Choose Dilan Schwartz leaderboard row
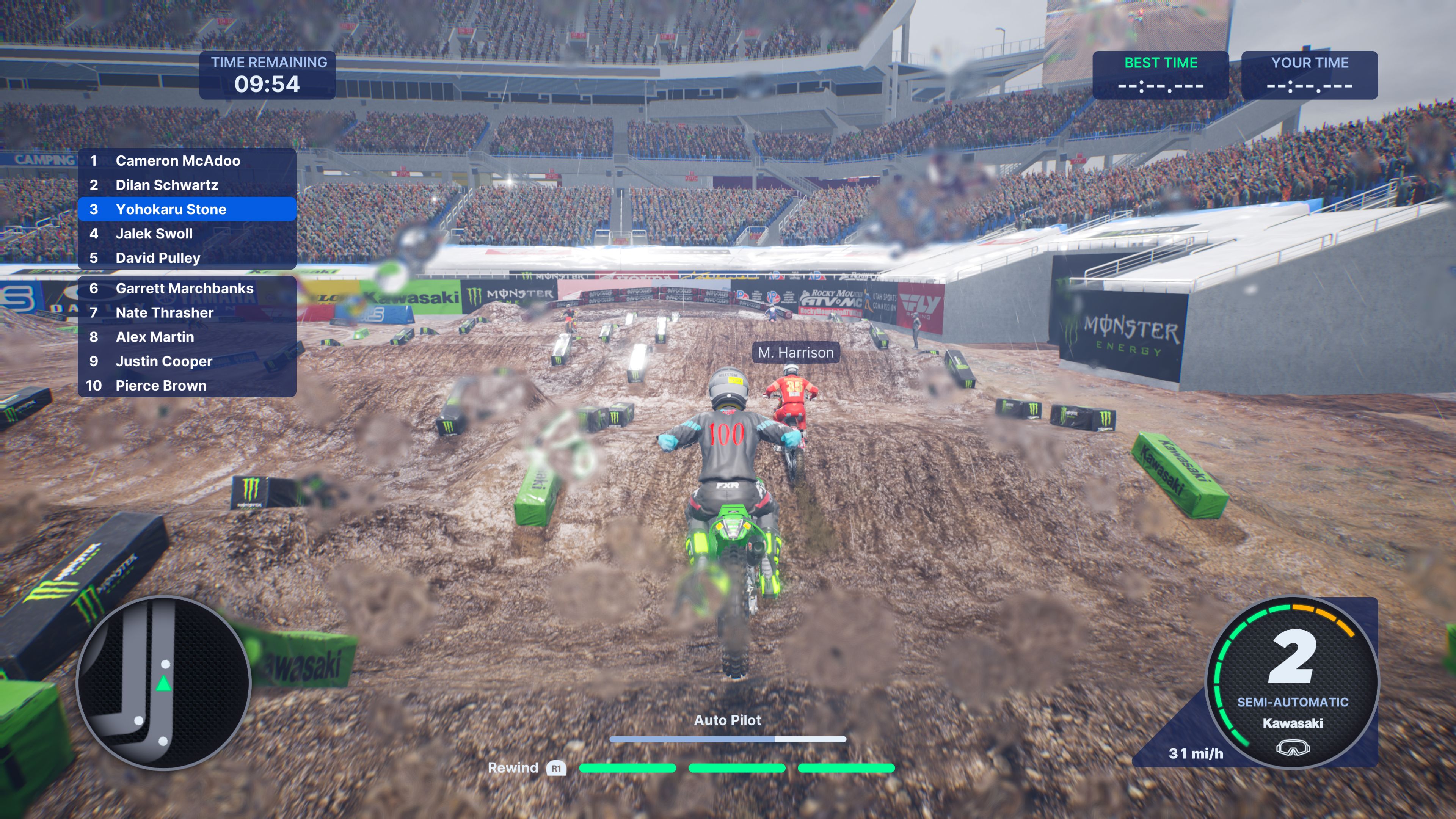 coord(187,185)
